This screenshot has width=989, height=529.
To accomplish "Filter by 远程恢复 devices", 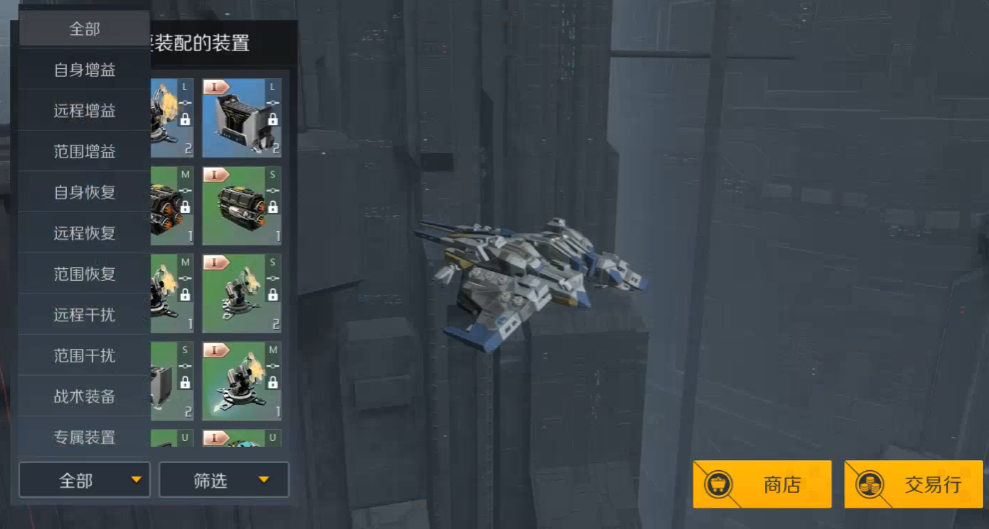I will coord(84,233).
